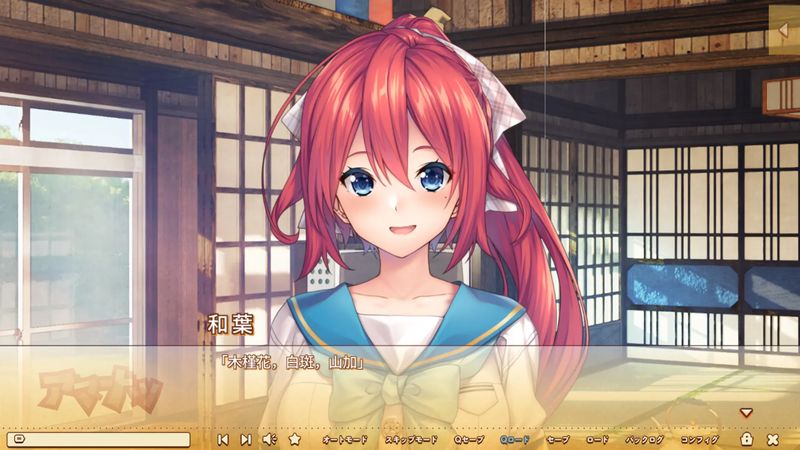Viewport: 800px width, 450px height.
Task: Jump back with the previous-scene arrow
Action: (223, 439)
